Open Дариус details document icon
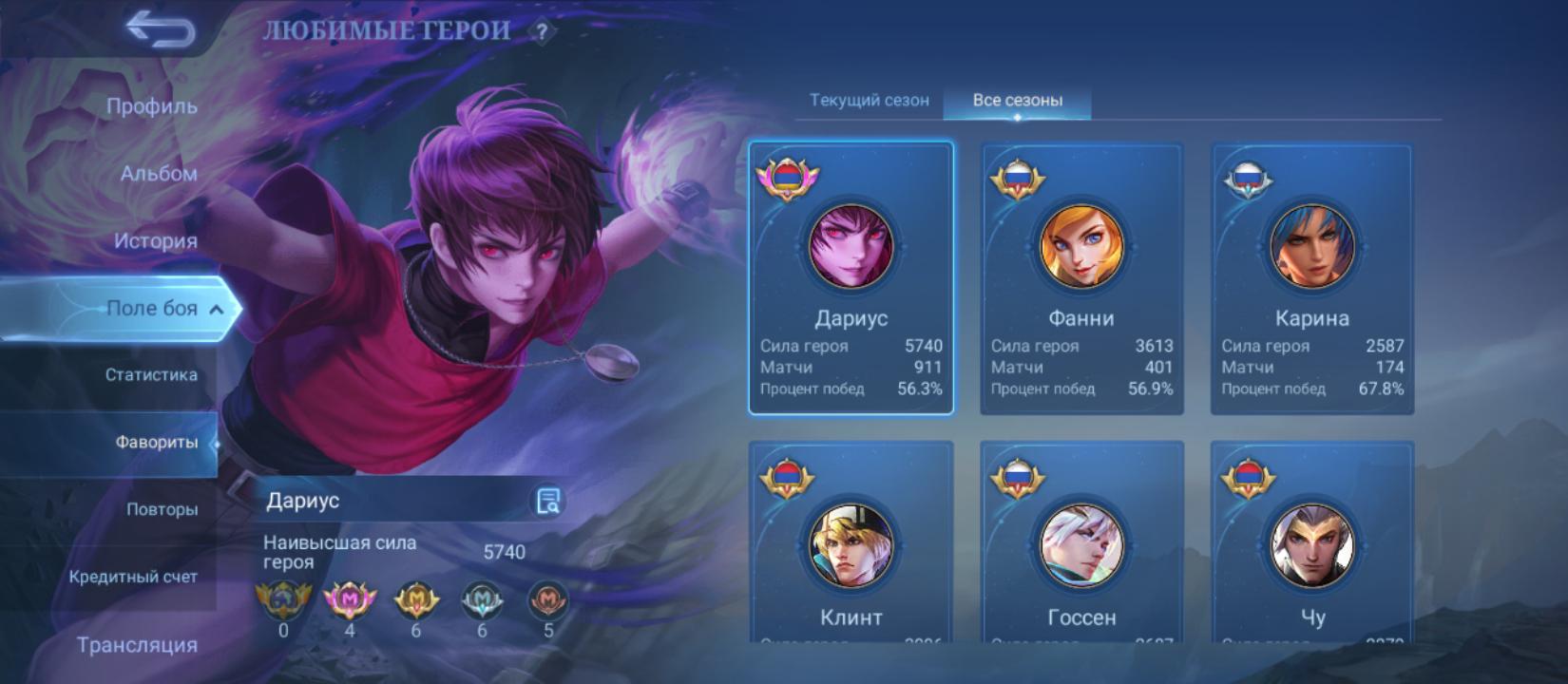1568x684 pixels. click(547, 501)
